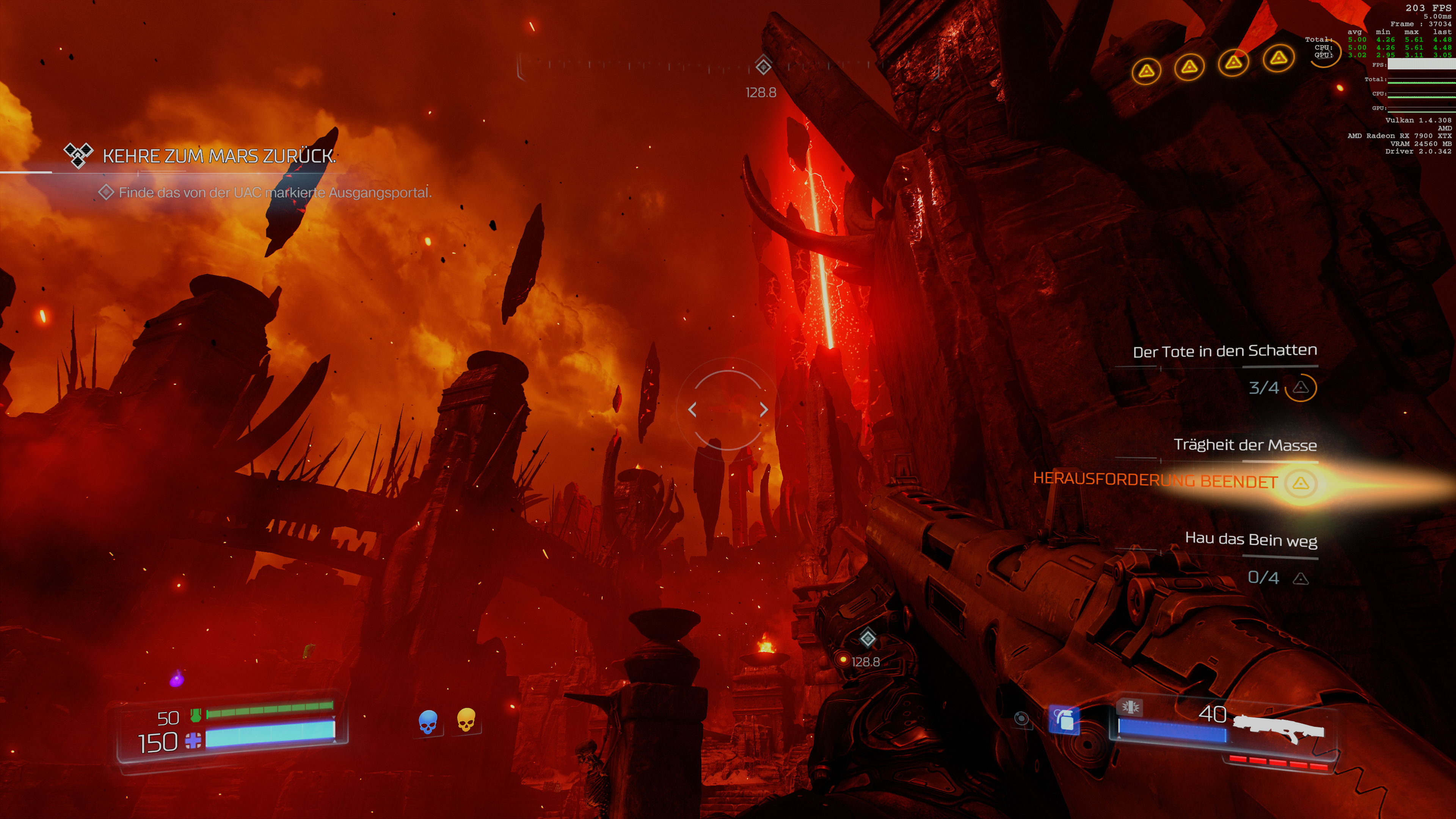This screenshot has height=819, width=1456.
Task: Select the weapon mod icon above the ammo bar
Action: pos(1129,706)
